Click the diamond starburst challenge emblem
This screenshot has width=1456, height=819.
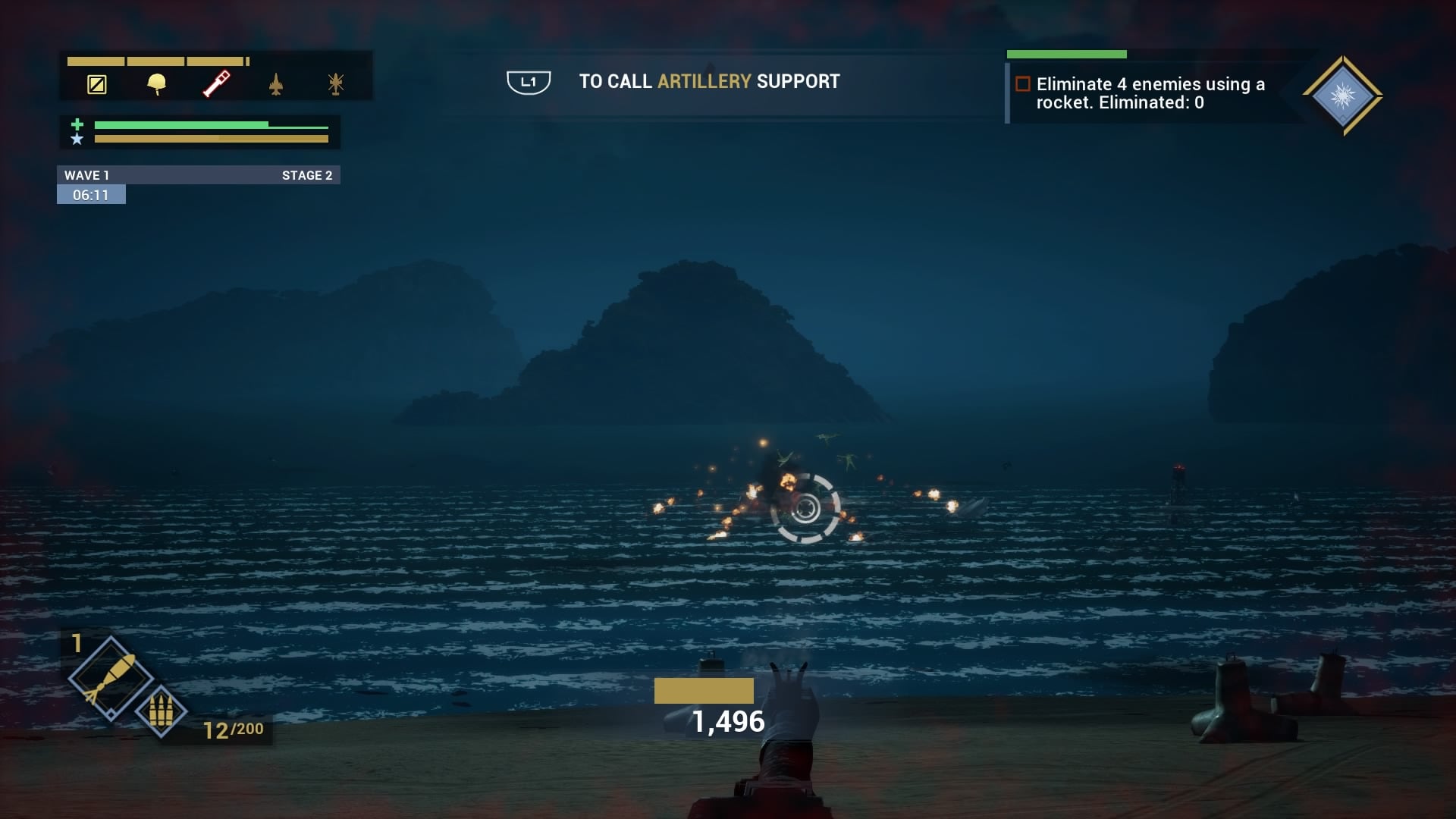tap(1342, 96)
